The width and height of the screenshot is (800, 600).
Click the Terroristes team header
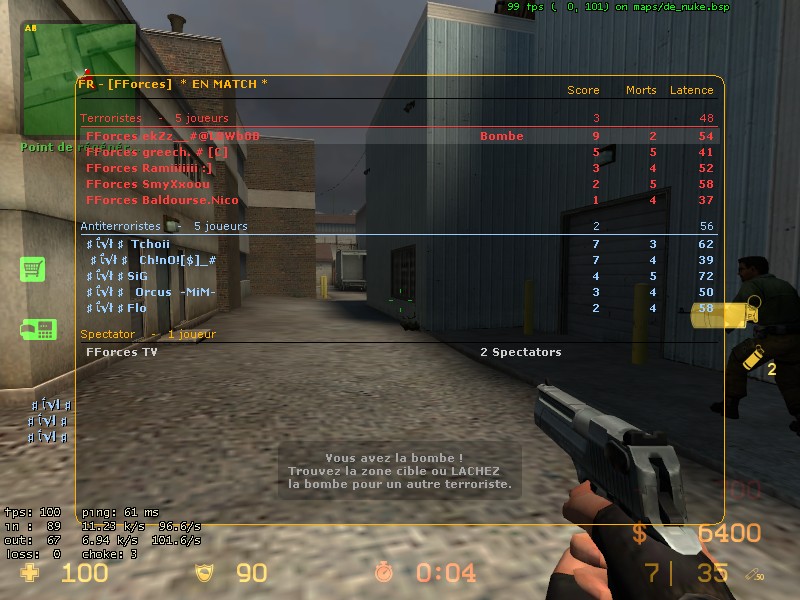point(111,118)
